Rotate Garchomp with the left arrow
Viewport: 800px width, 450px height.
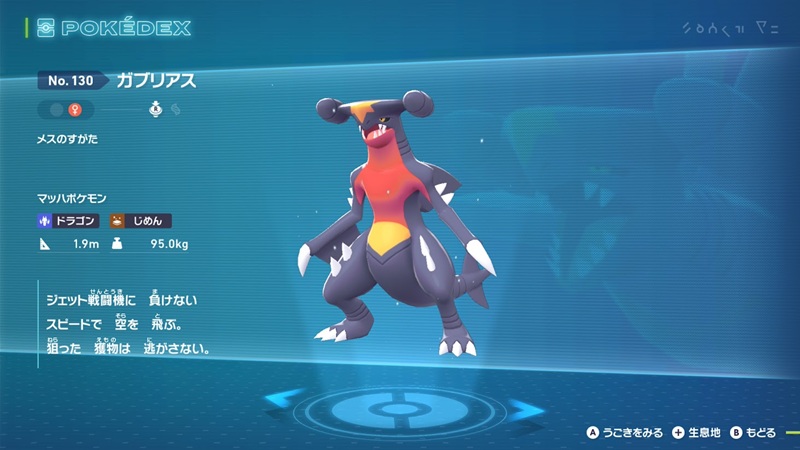click(283, 404)
